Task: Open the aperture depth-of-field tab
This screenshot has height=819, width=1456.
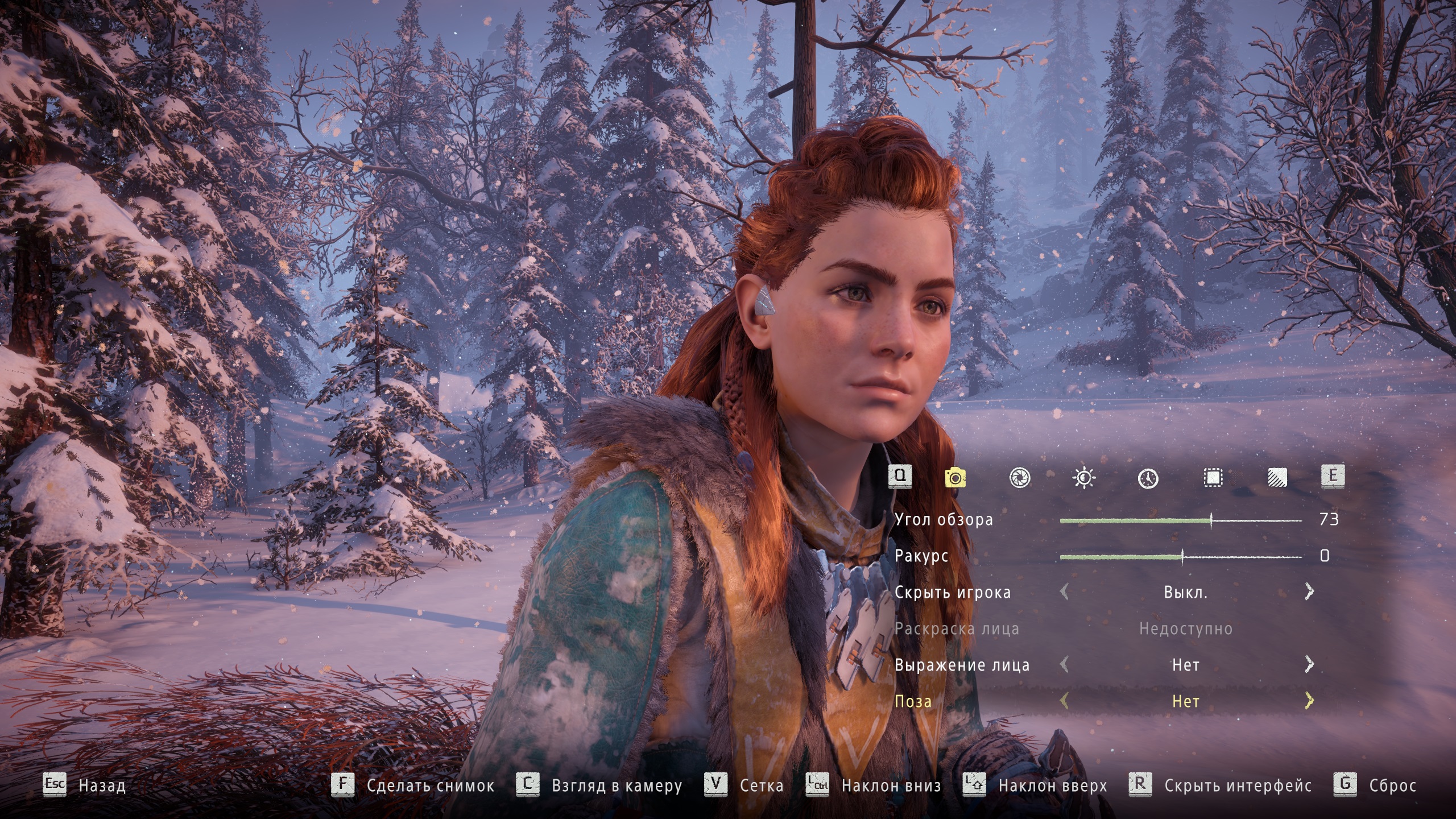Action: coord(1019,478)
